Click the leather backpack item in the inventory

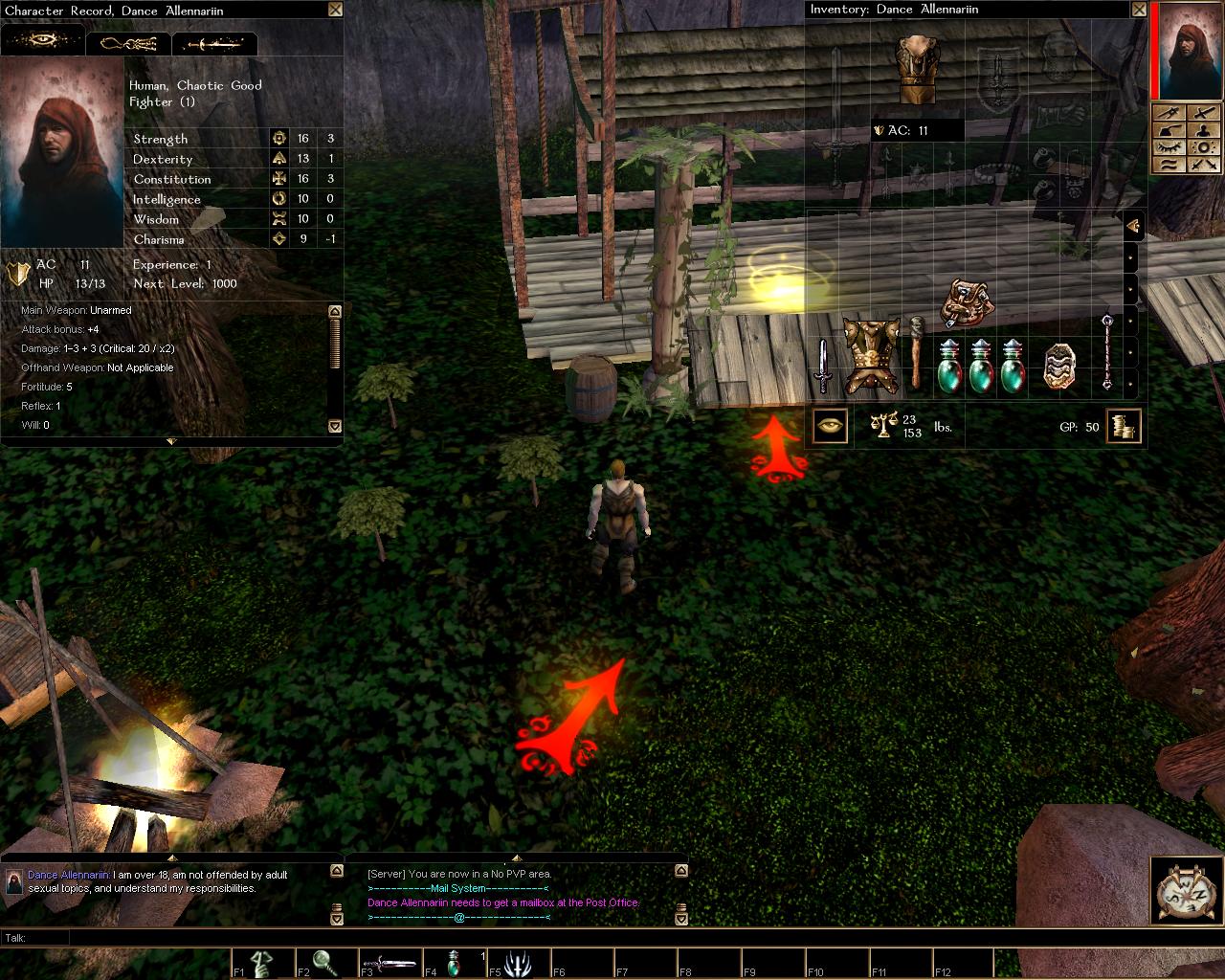click(x=966, y=302)
